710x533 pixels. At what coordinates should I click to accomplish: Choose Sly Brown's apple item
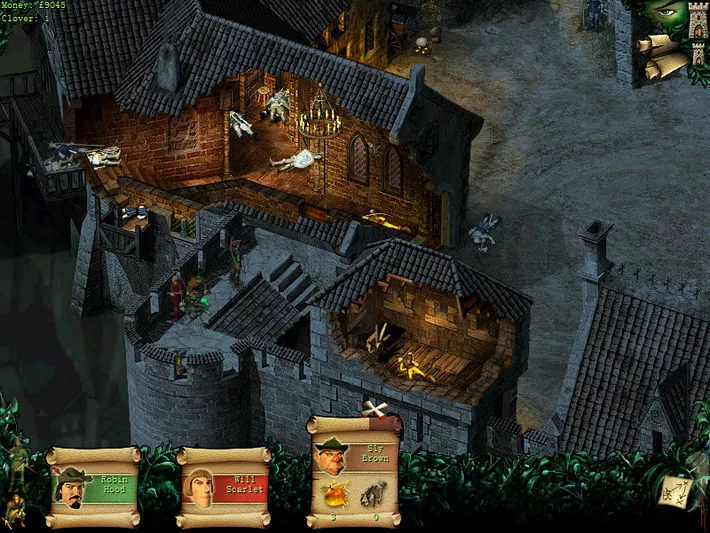click(x=332, y=496)
